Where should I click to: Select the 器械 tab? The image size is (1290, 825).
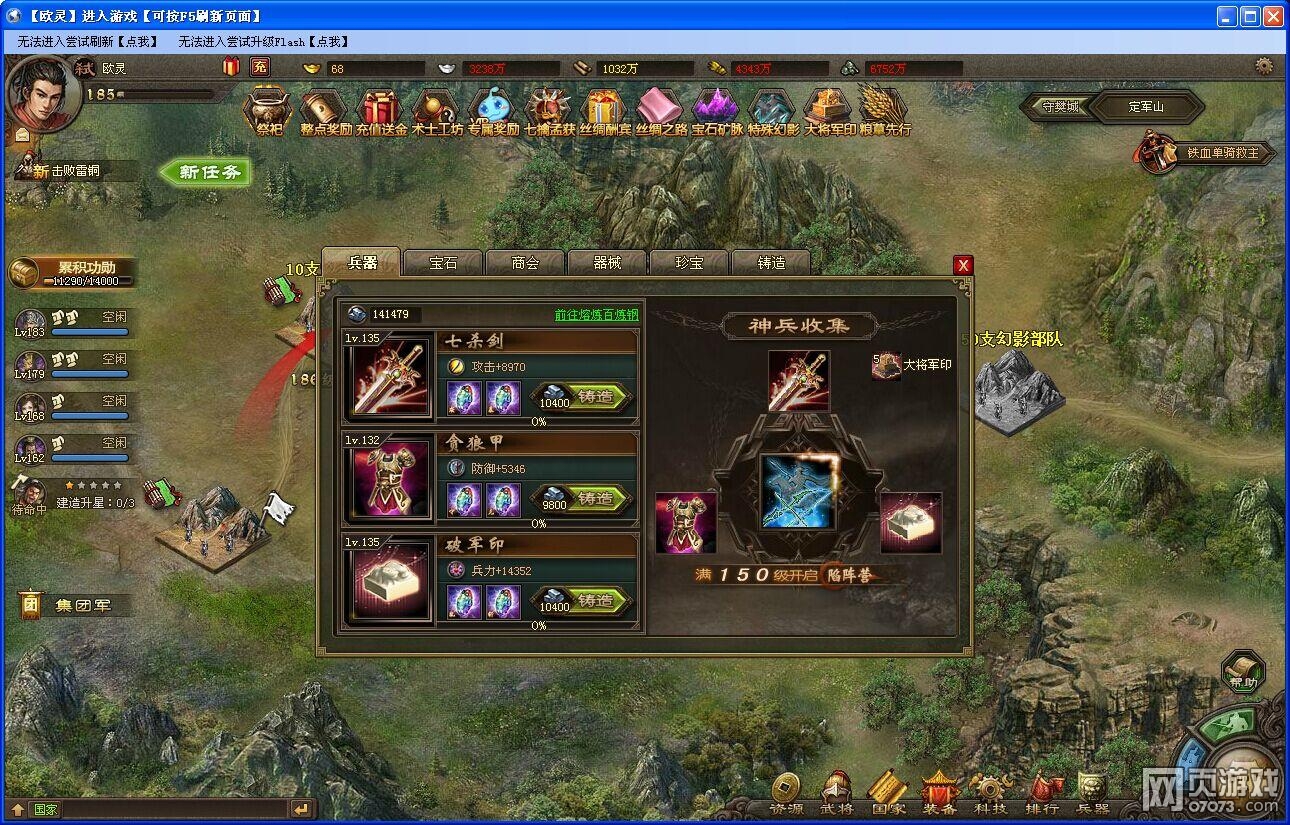click(x=607, y=263)
